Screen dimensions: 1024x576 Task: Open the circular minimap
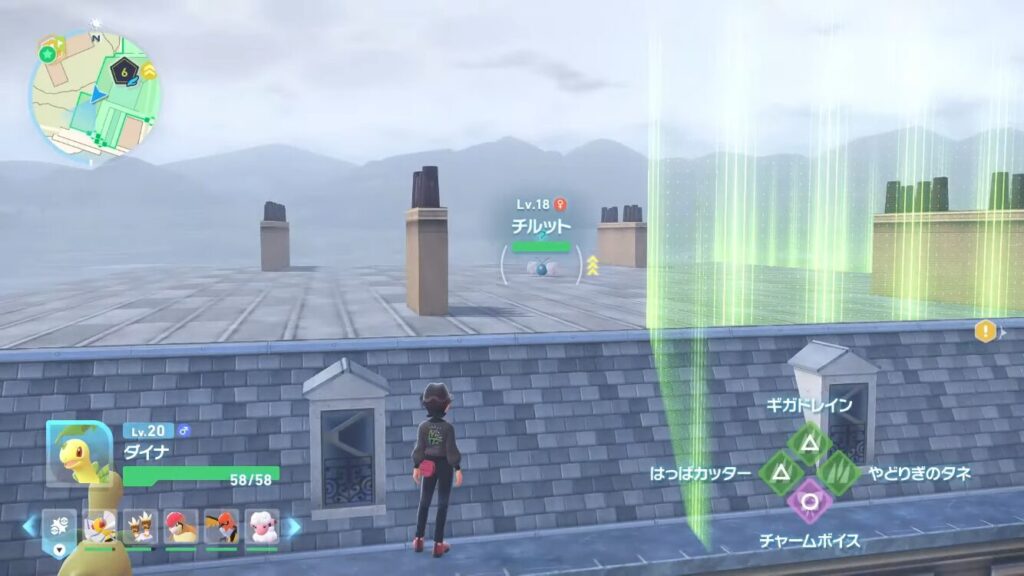click(95, 97)
